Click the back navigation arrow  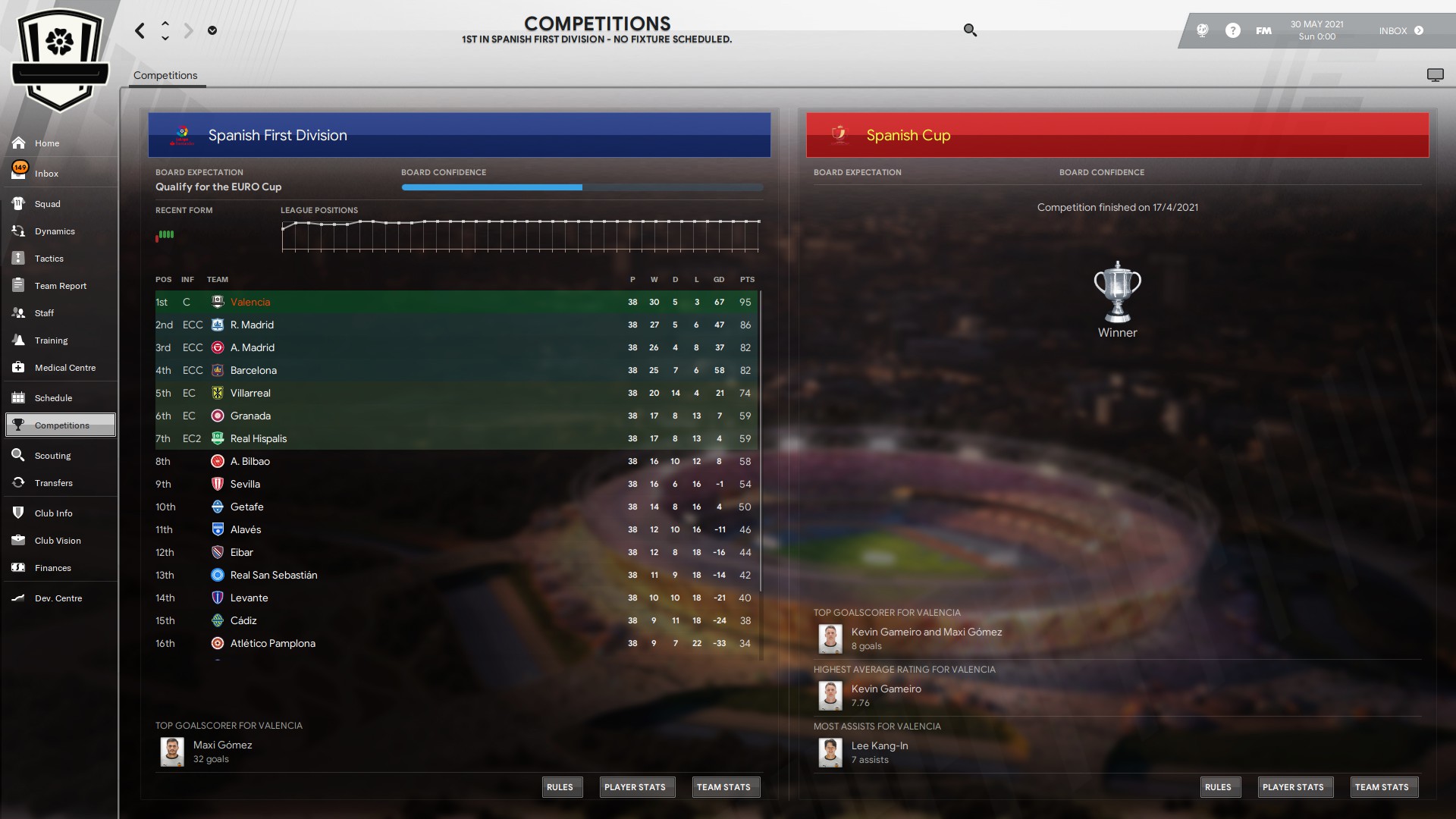[x=140, y=30]
